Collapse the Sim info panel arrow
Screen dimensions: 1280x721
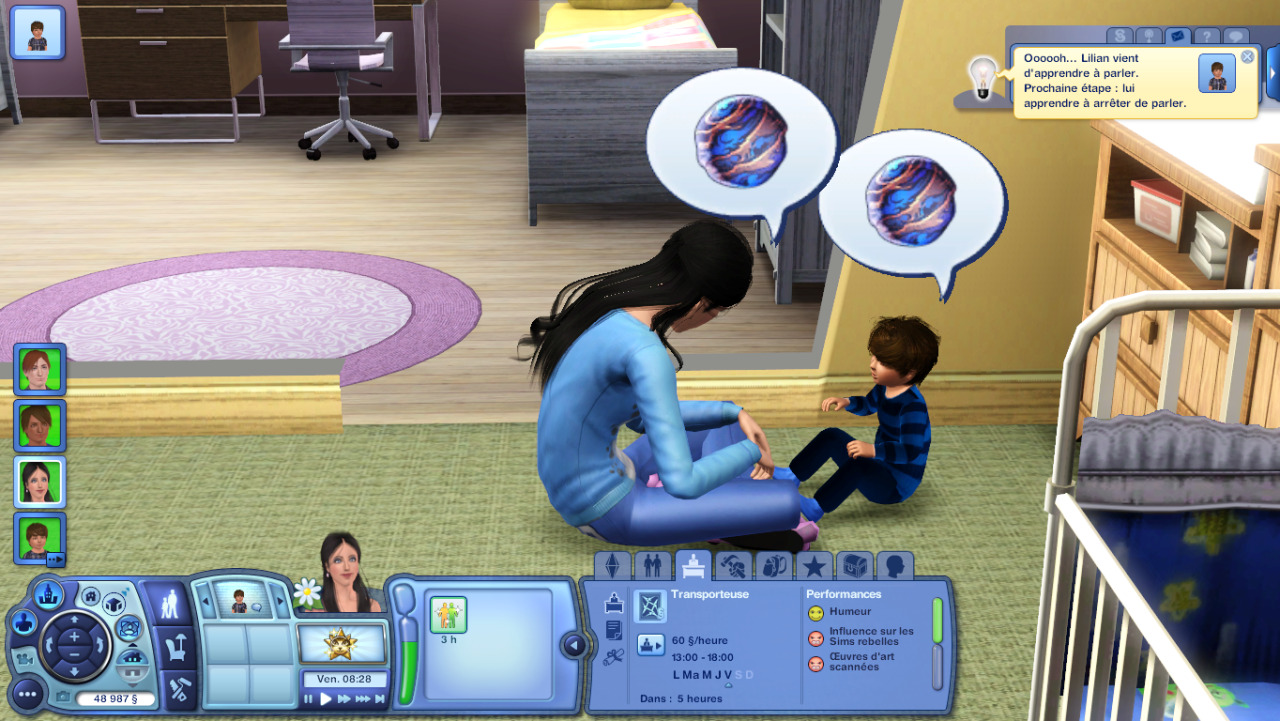[x=574, y=646]
